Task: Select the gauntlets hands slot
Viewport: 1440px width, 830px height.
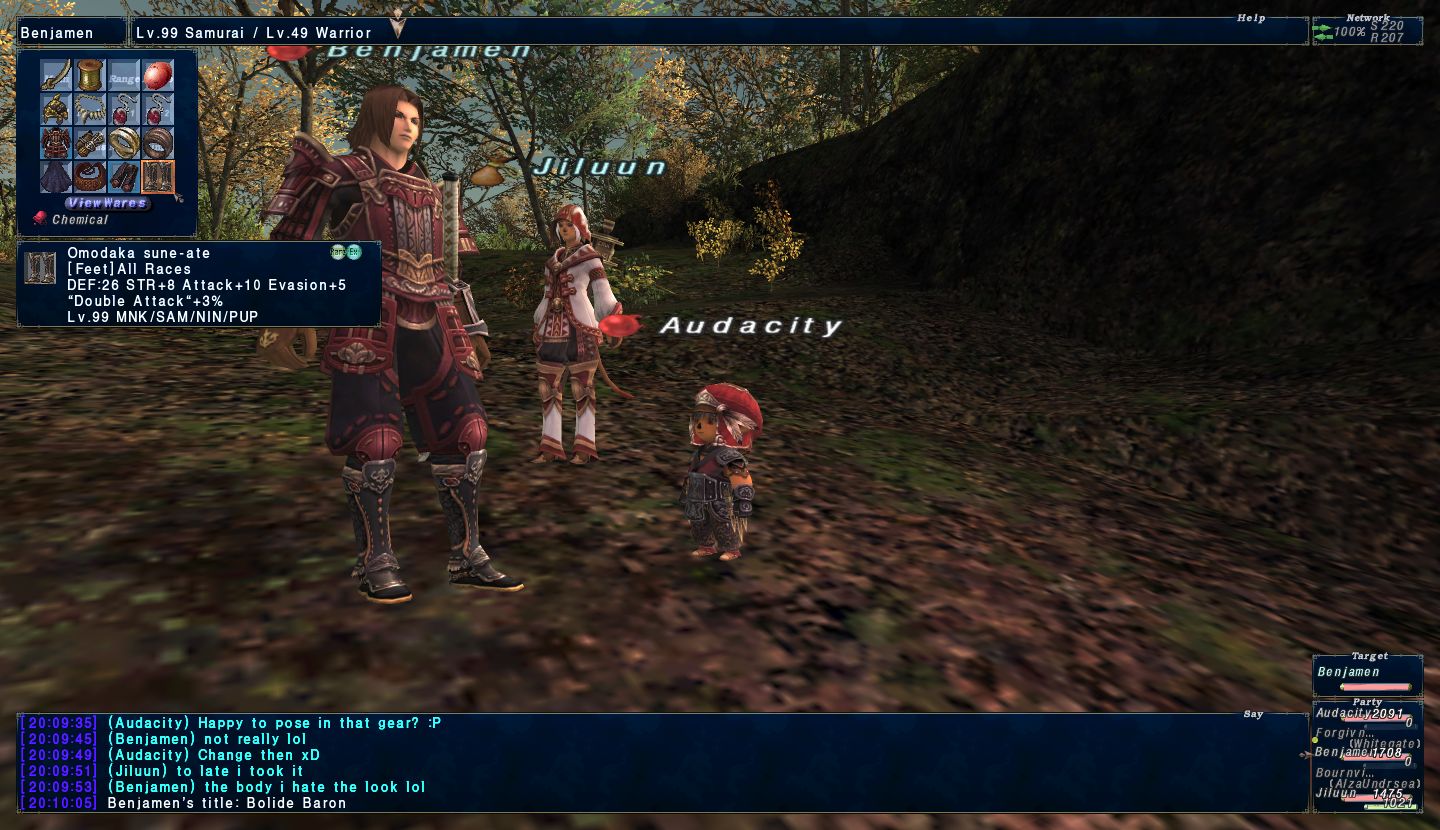Action: [90, 143]
